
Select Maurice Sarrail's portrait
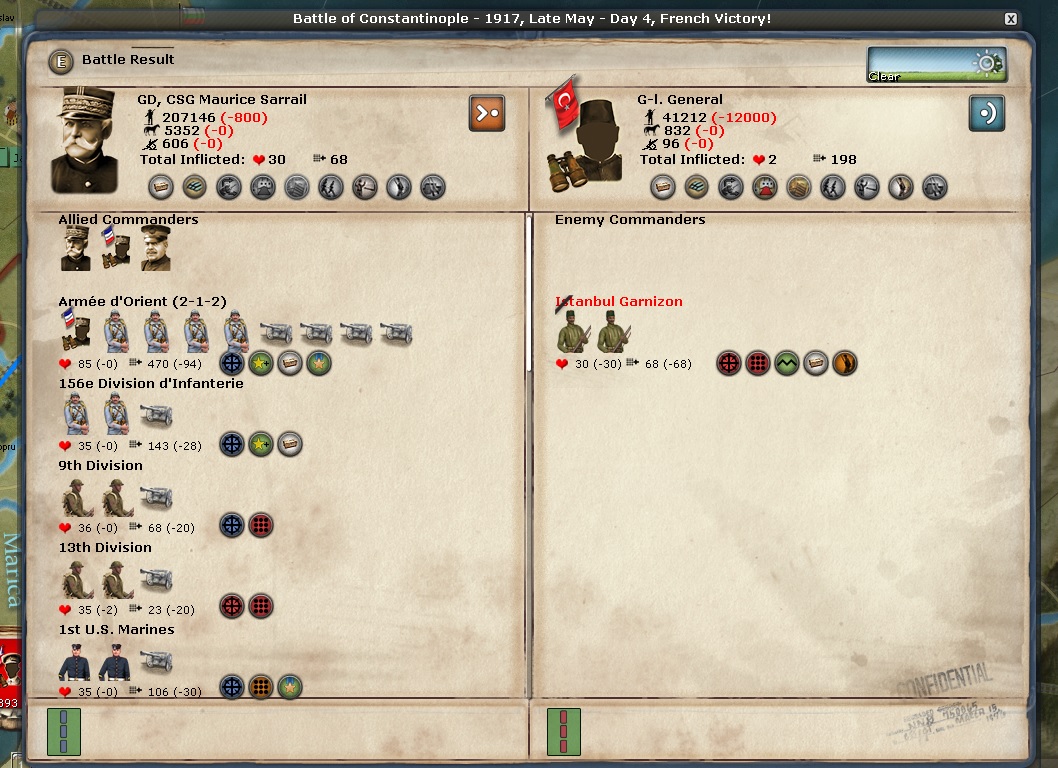[90, 140]
